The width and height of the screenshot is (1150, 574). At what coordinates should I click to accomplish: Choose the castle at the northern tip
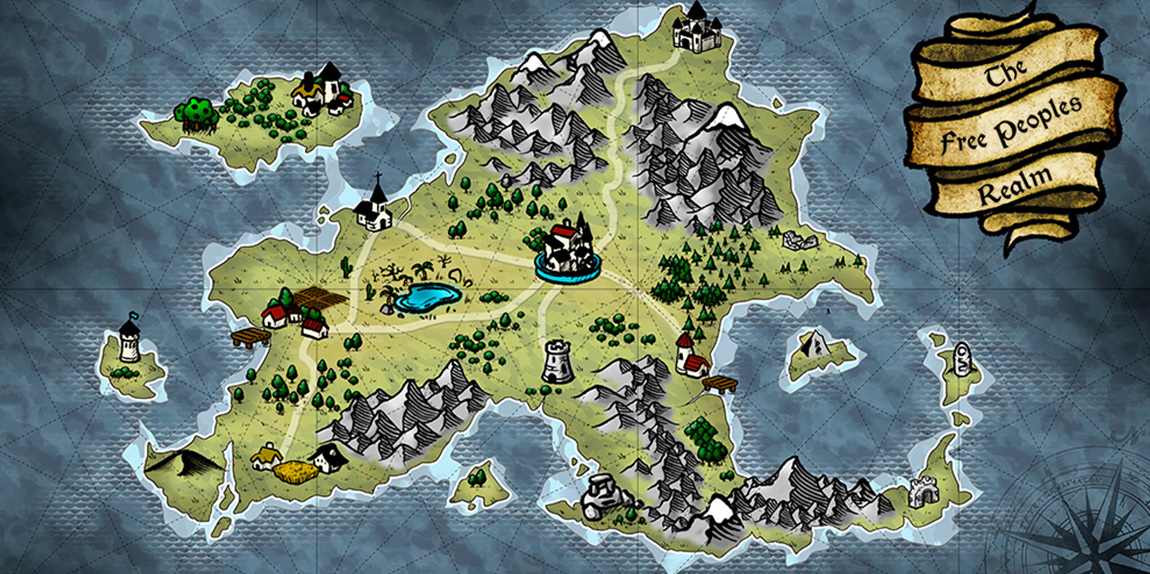(692, 27)
